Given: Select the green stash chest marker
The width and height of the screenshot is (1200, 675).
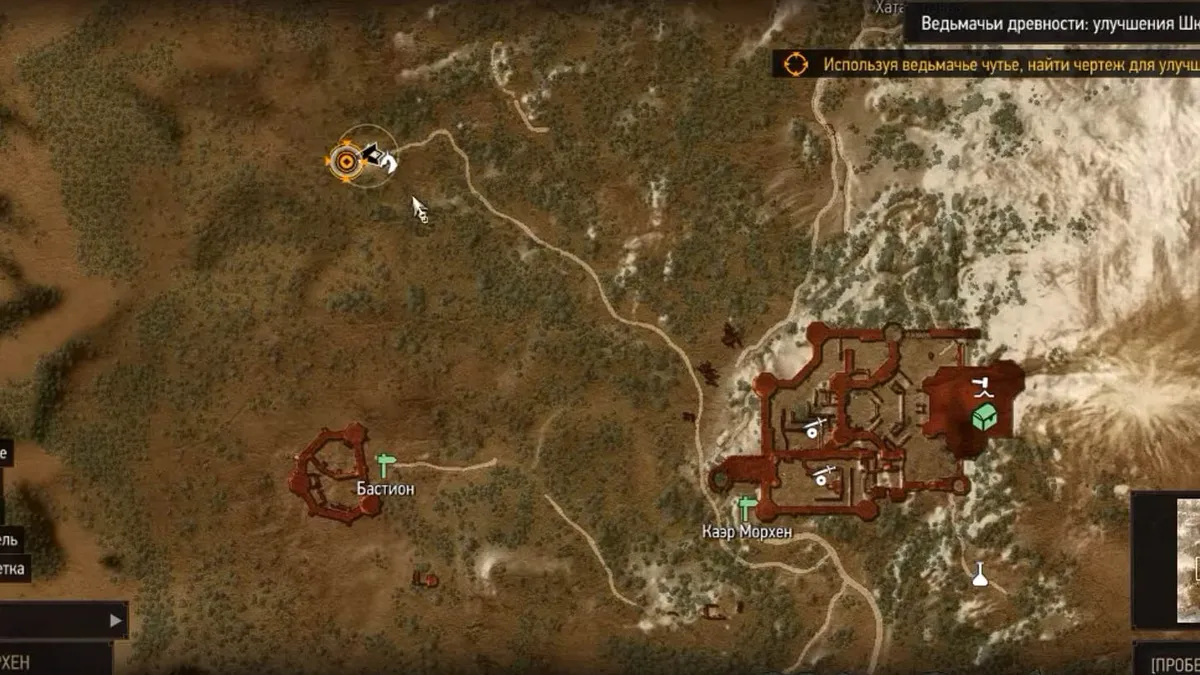Looking at the screenshot, I should point(982,417).
